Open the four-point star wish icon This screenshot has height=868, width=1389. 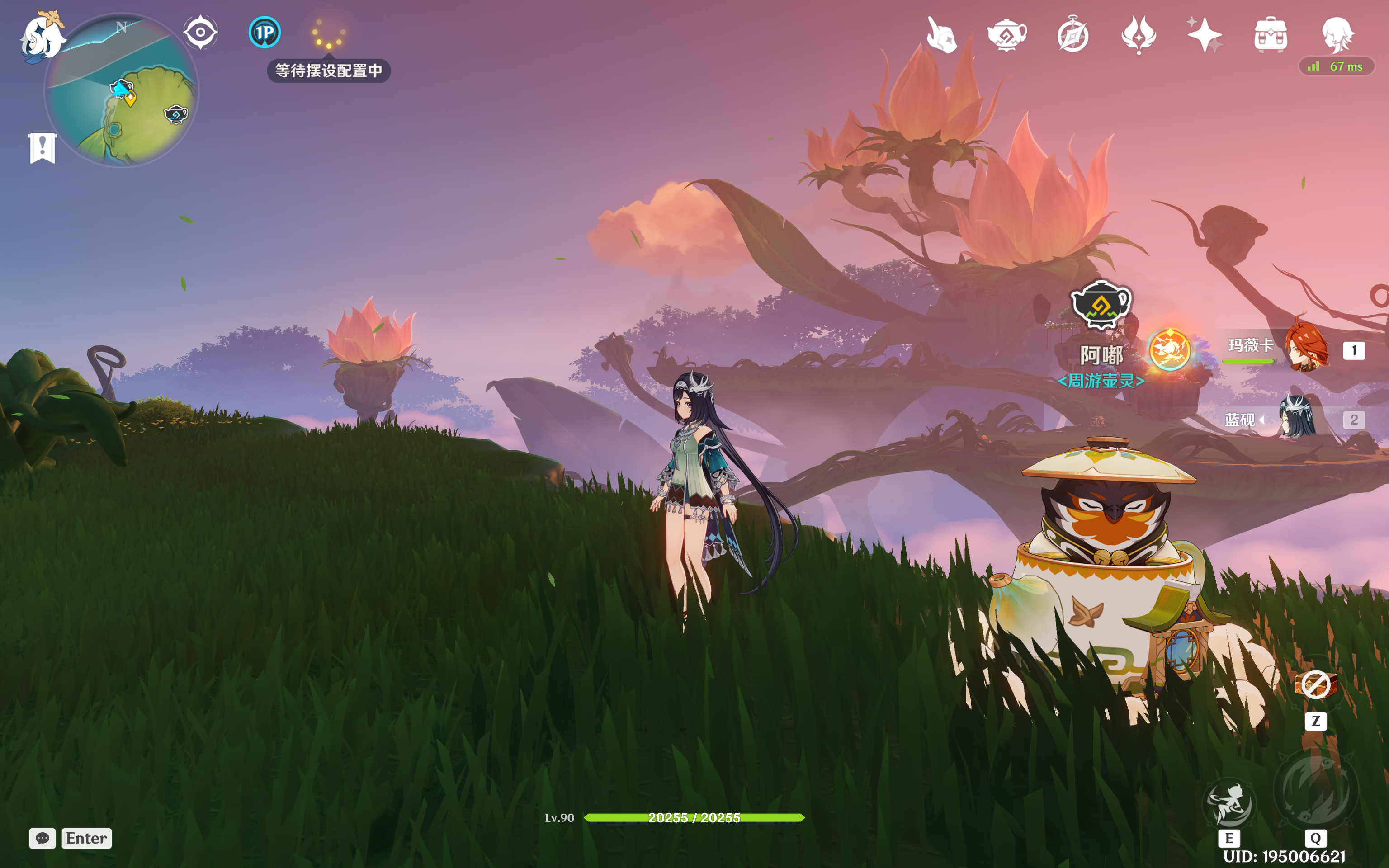pos(1204,34)
